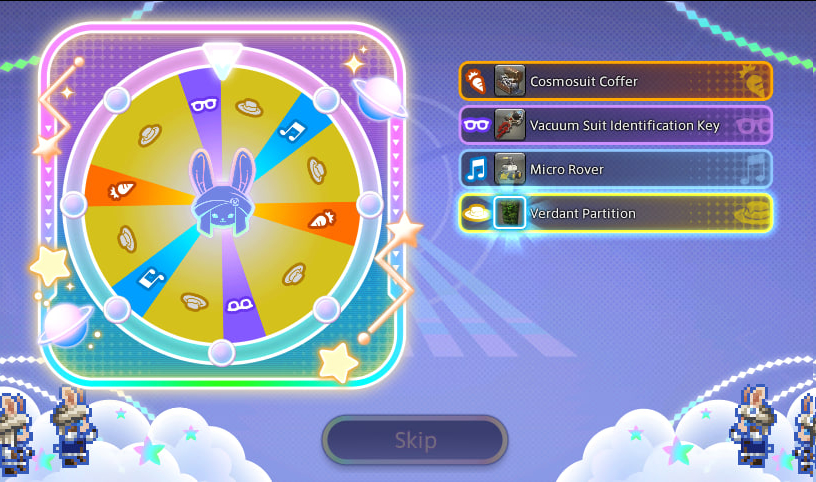
Task: Select the Micro Rover prize row
Action: [615, 169]
